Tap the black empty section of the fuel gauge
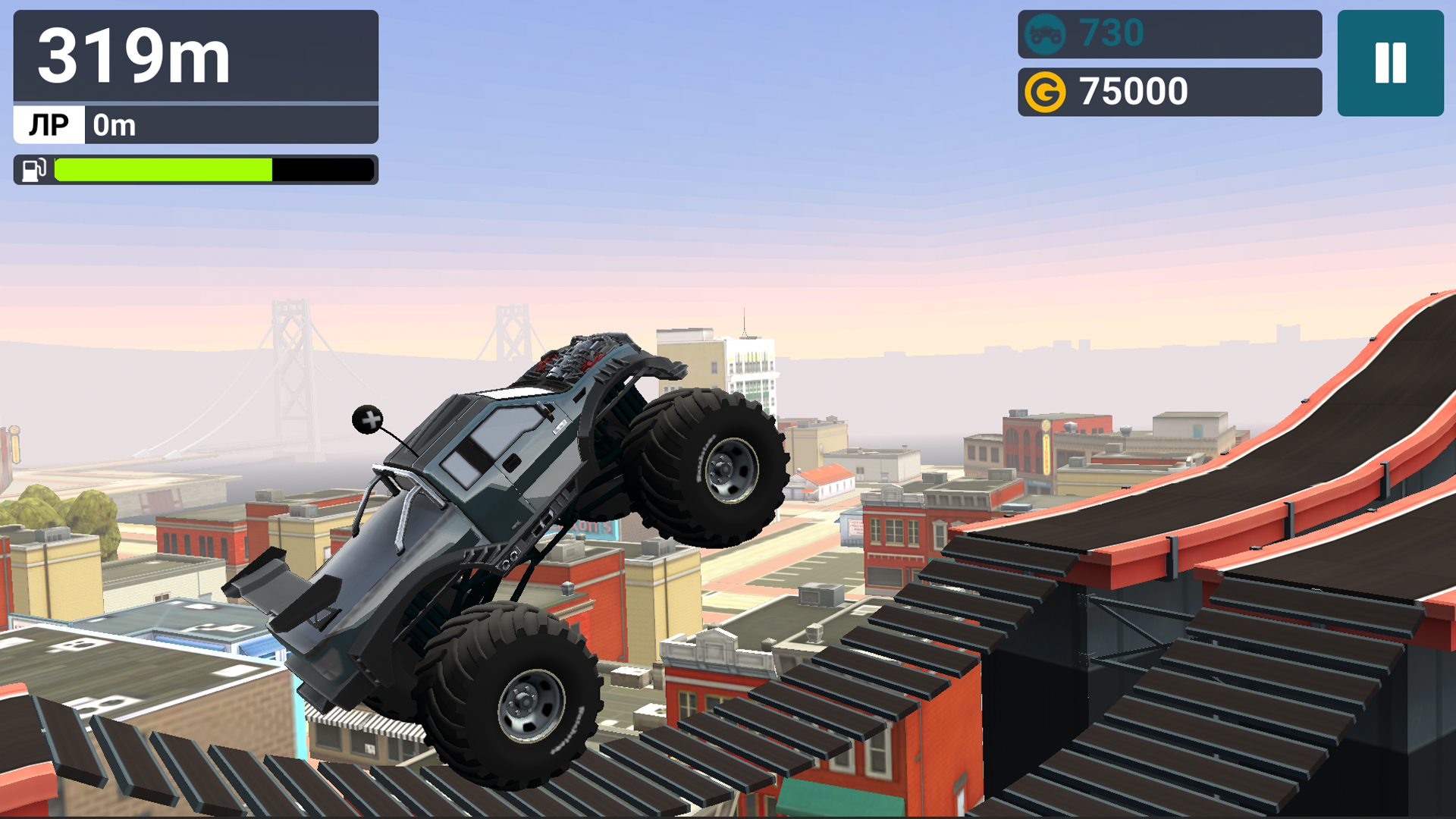The height and width of the screenshot is (819, 1456). tap(322, 169)
